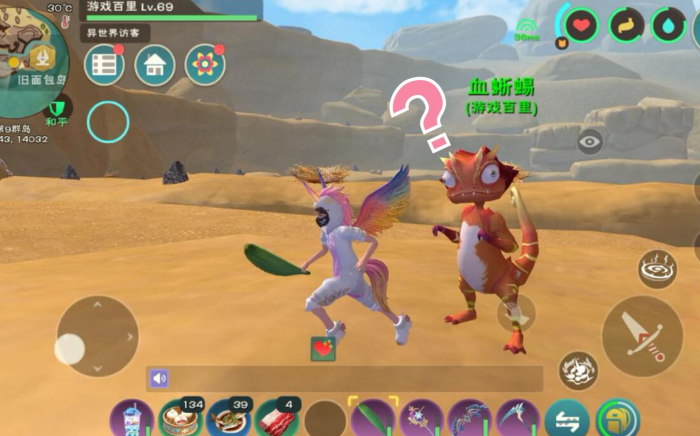
Task: Select the blue scythe hotbar slot
Action: click(517, 419)
